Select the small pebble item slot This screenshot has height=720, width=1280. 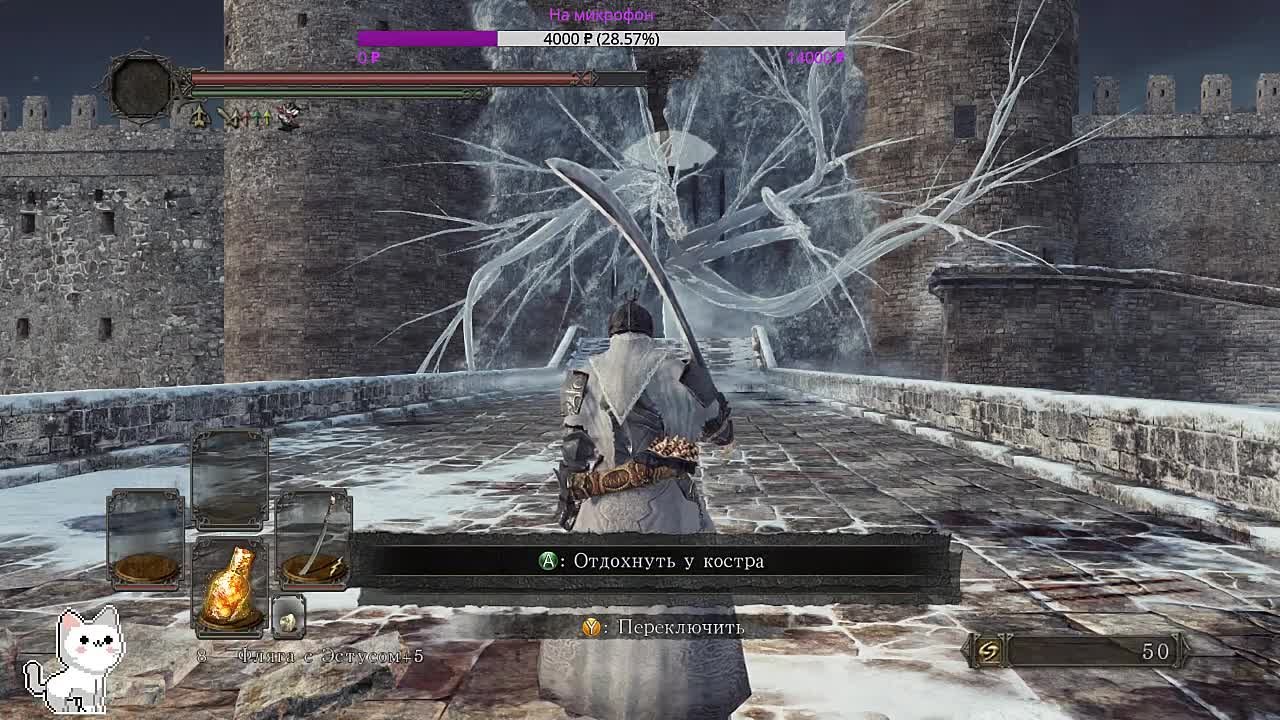pos(288,618)
